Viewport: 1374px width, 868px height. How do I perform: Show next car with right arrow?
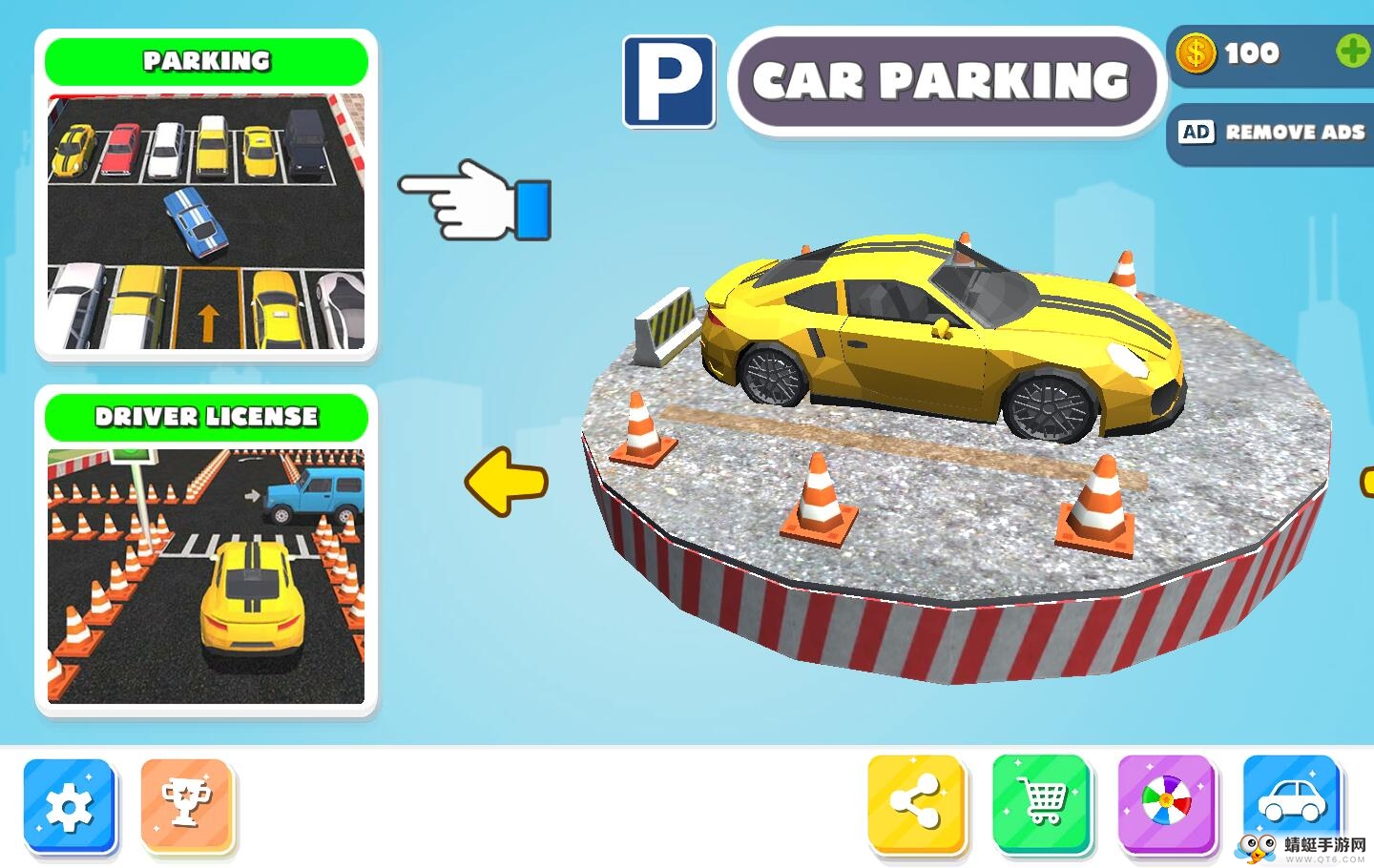click(x=1366, y=482)
